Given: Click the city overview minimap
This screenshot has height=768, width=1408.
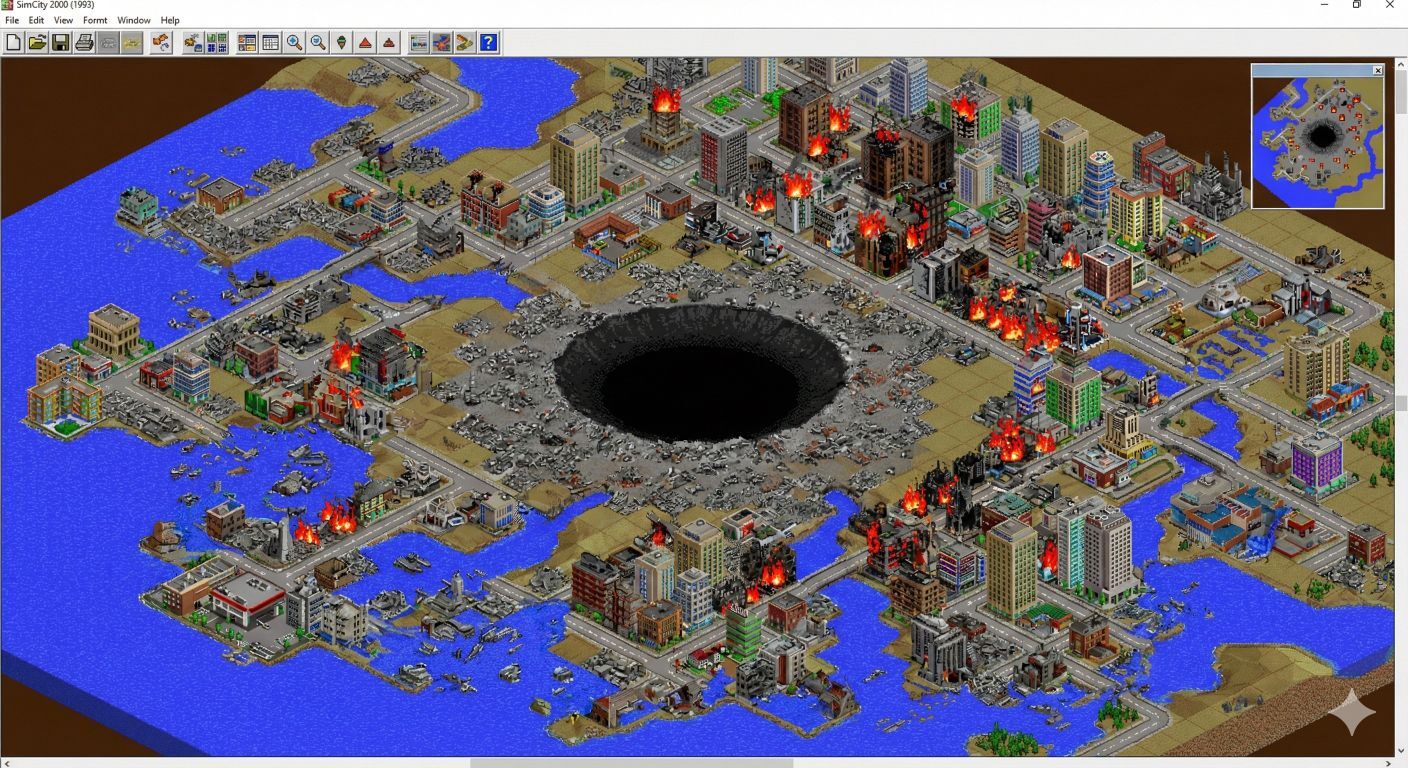Looking at the screenshot, I should pyautogui.click(x=1317, y=141).
